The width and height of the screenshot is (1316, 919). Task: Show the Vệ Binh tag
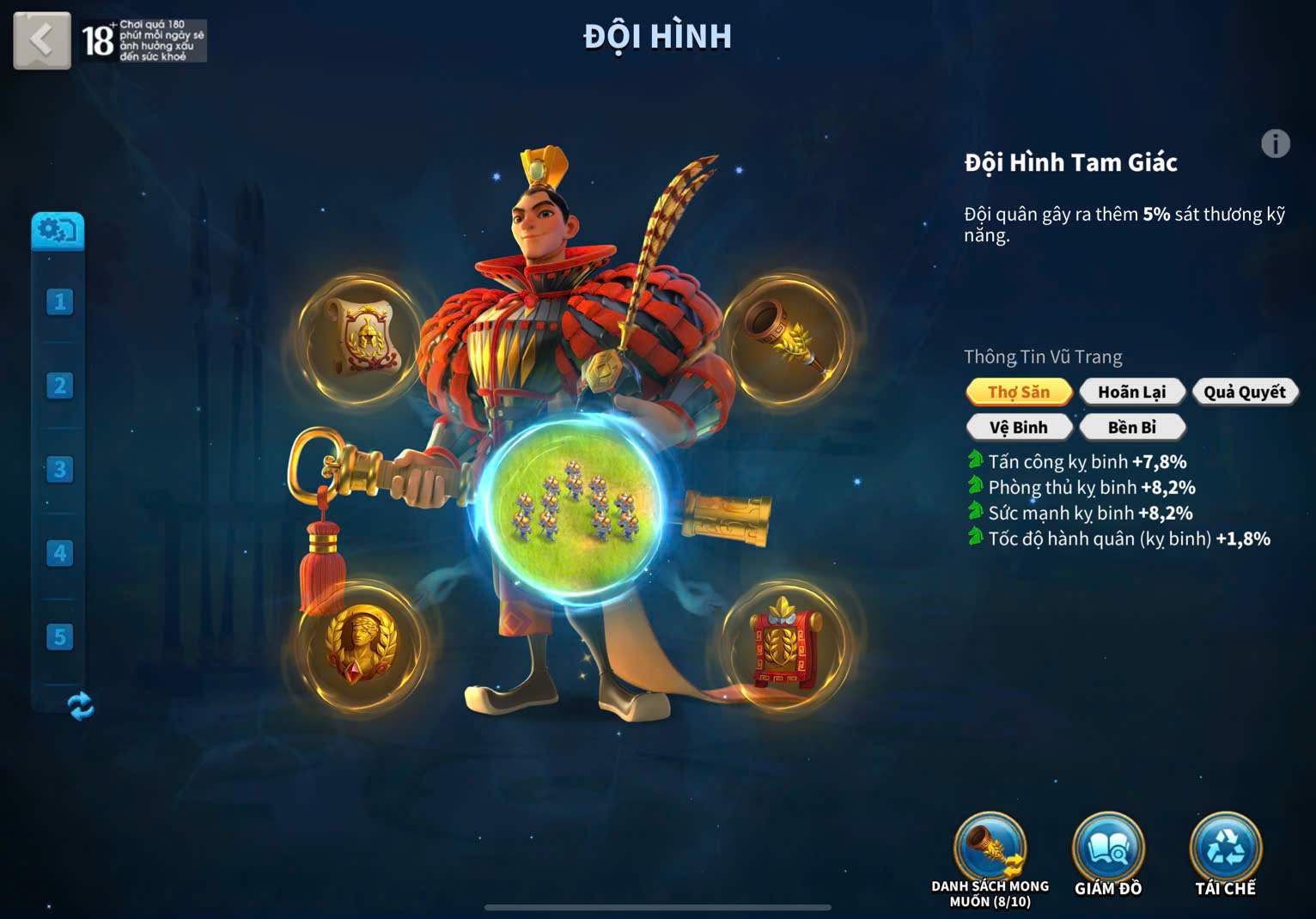click(x=1019, y=427)
